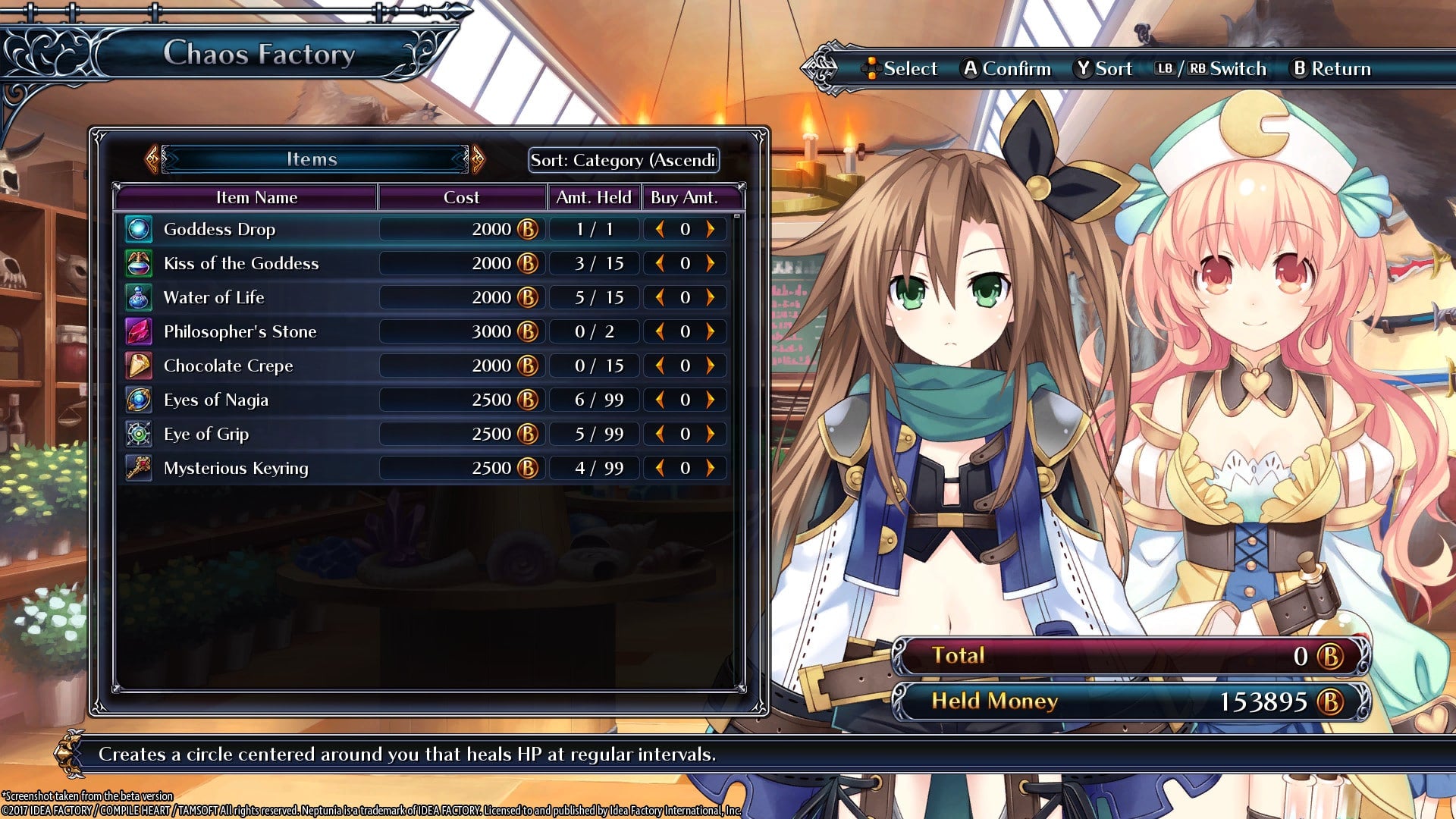
Task: Select the Eye of Grip icon
Action: pos(139,433)
